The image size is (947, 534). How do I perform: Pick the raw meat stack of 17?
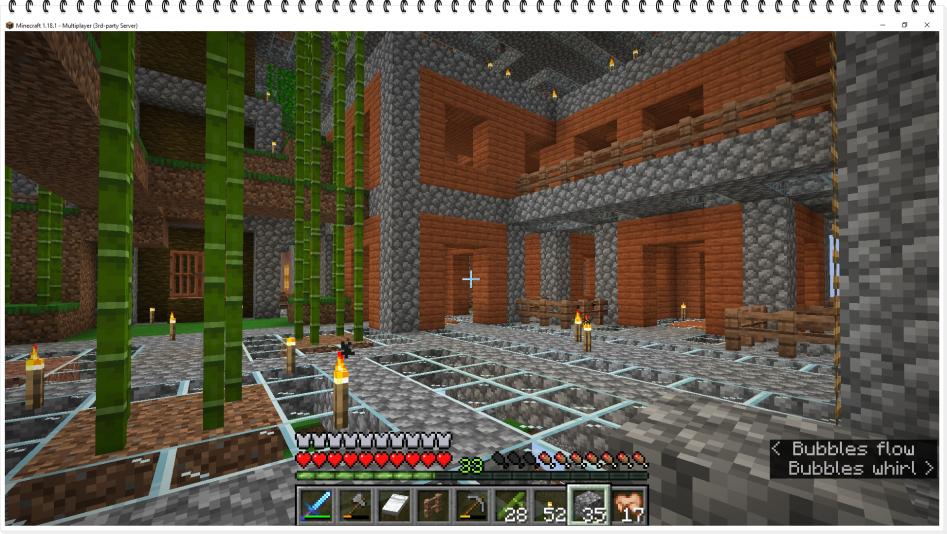pos(628,506)
